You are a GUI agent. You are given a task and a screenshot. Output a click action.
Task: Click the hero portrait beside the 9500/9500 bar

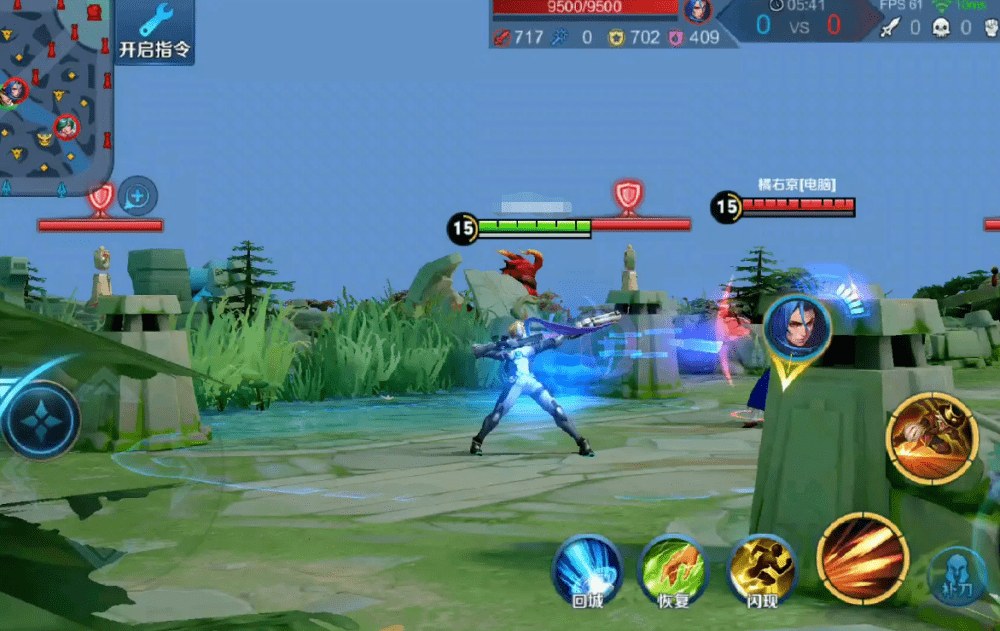point(697,10)
